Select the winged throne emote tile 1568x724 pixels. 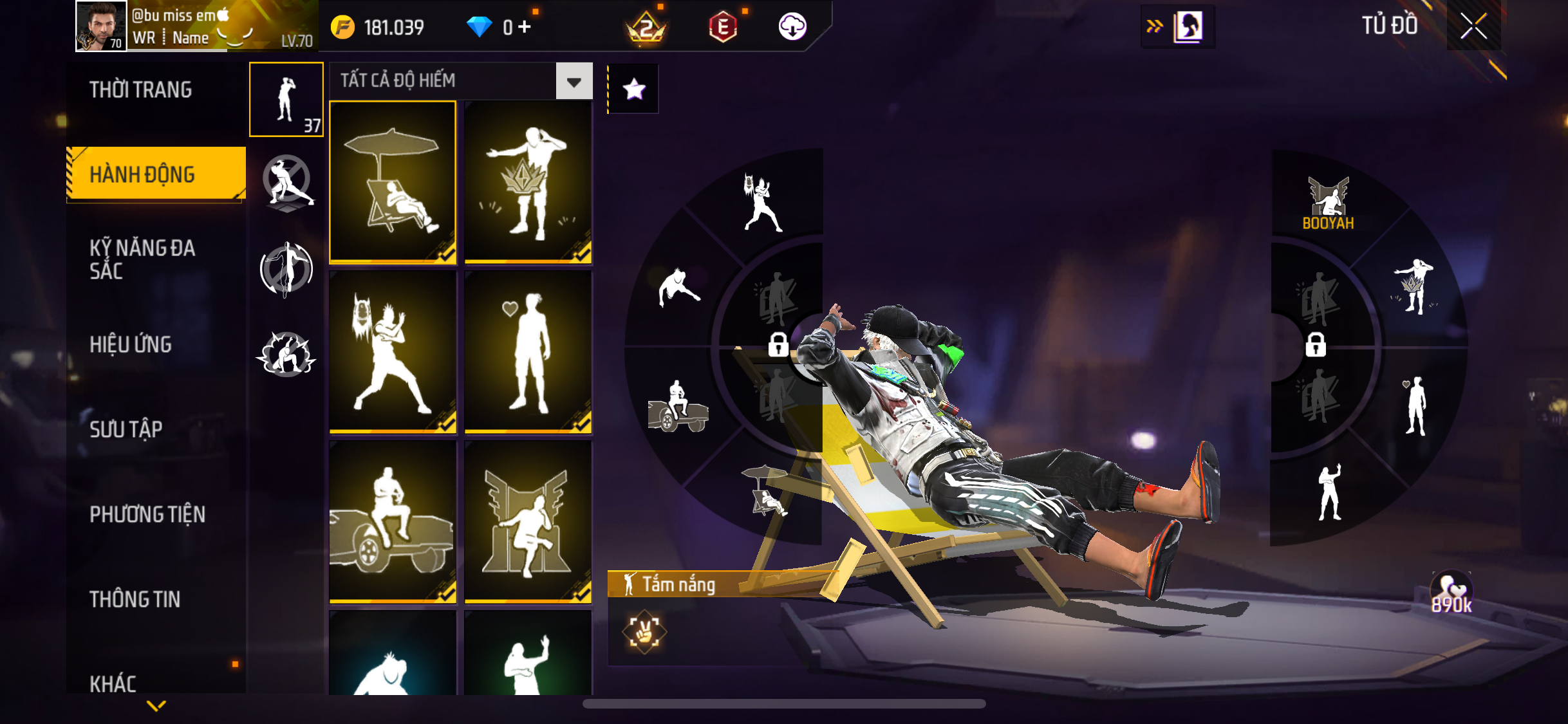pyautogui.click(x=528, y=522)
